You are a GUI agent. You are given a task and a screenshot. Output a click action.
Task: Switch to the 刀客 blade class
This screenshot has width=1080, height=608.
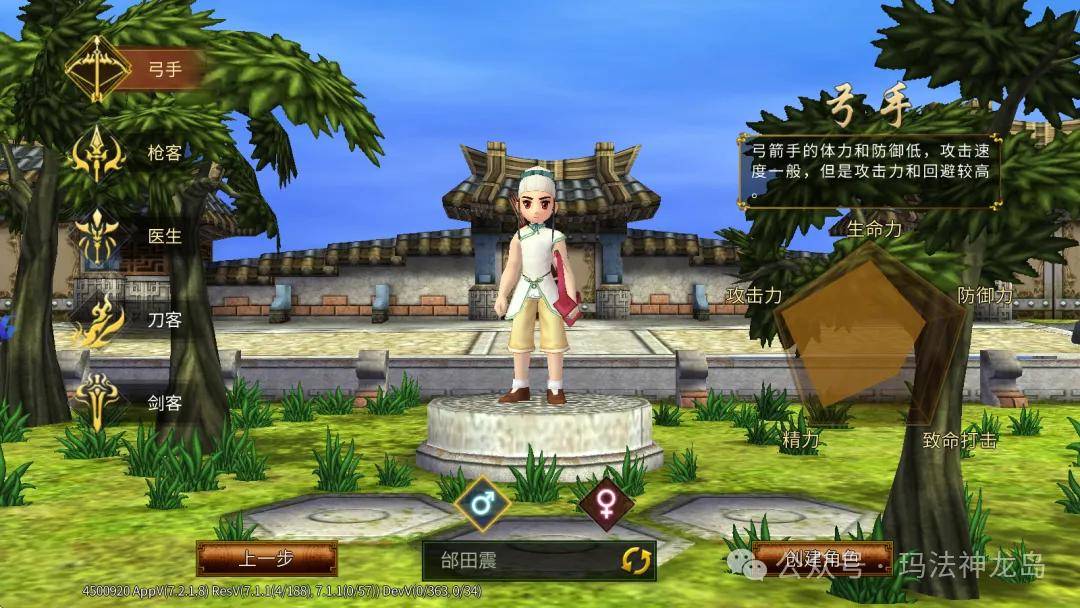(x=100, y=320)
